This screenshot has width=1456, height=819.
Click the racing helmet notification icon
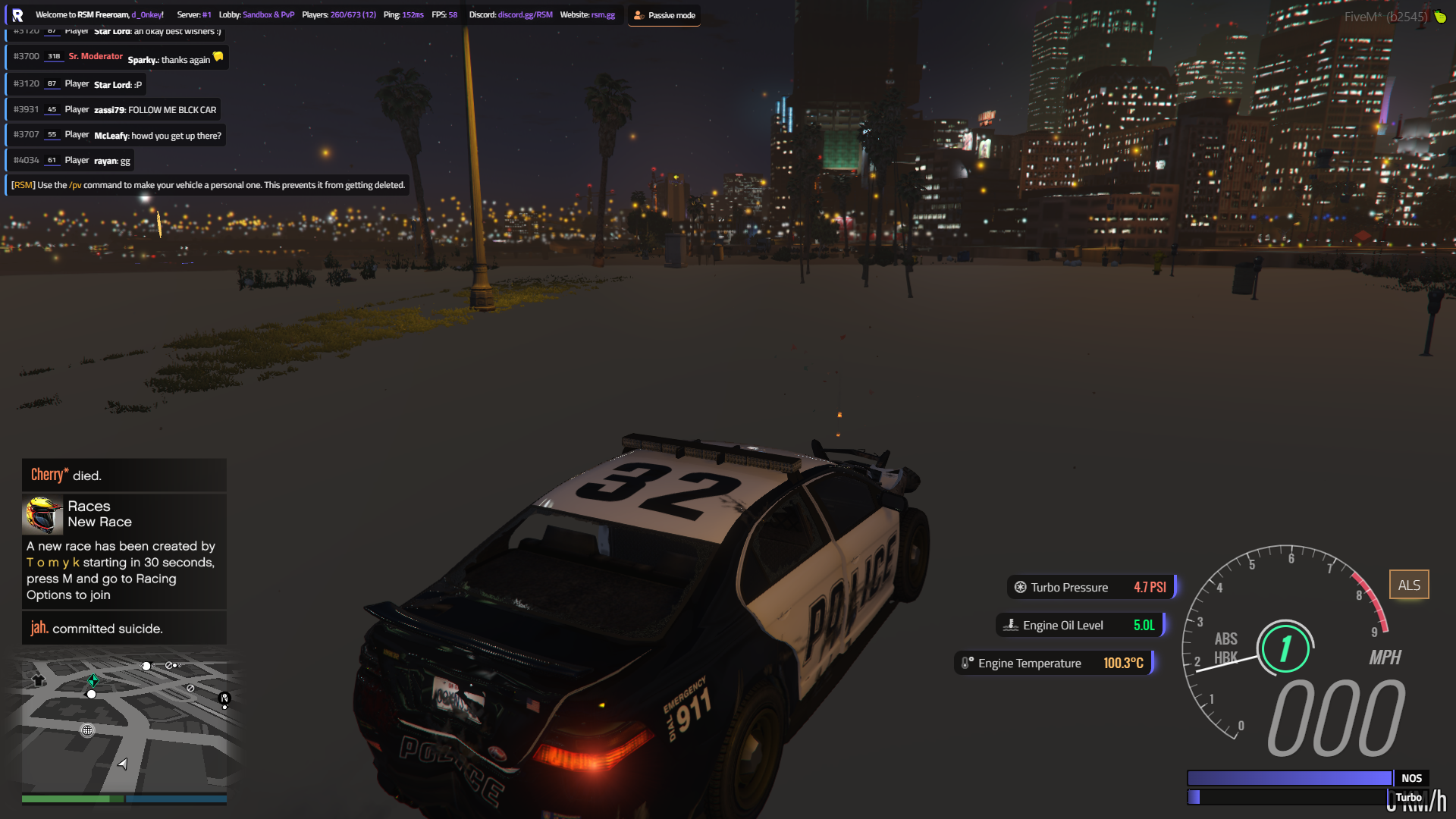tap(43, 514)
